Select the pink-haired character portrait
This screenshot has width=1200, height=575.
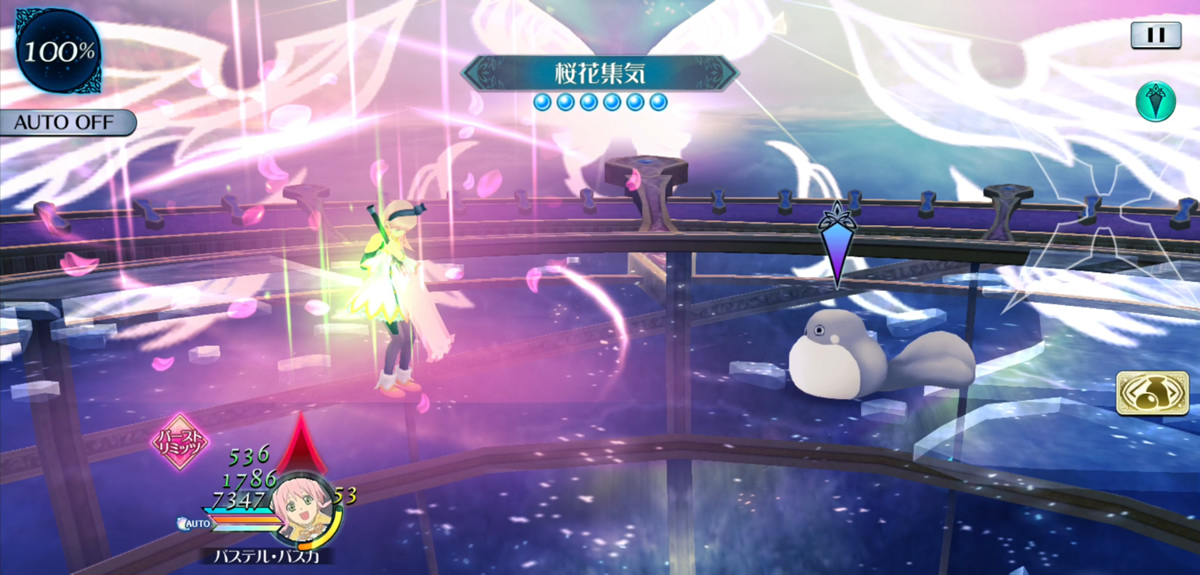point(302,507)
